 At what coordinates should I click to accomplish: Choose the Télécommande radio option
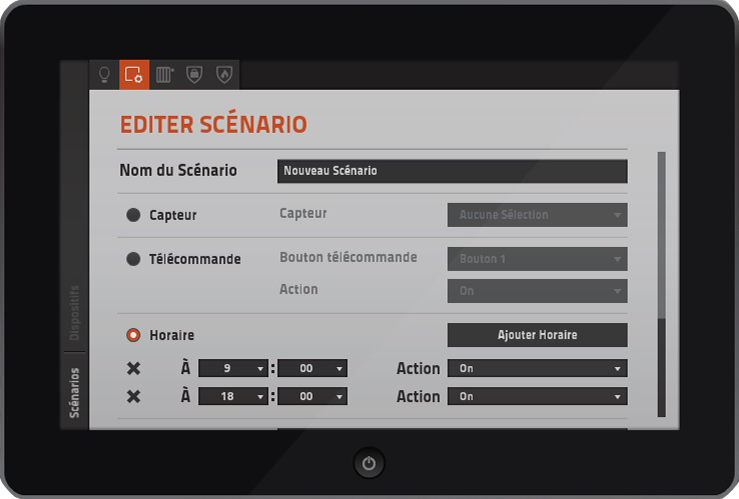[x=133, y=259]
